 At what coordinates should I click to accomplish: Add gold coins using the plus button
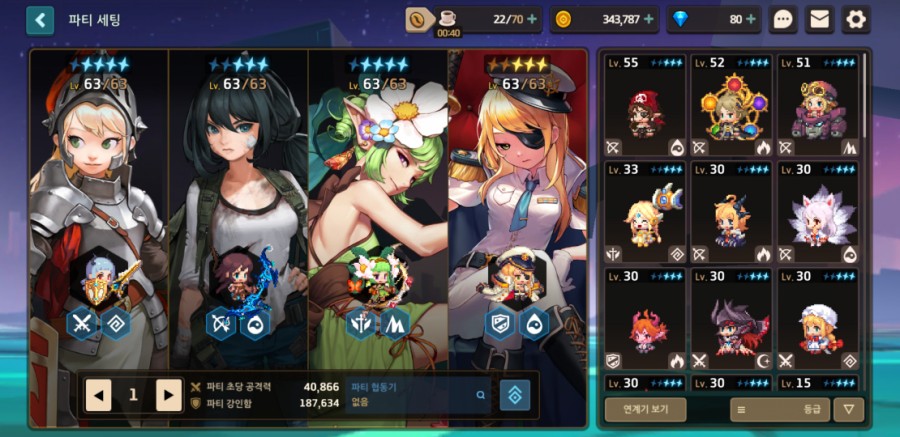(651, 19)
